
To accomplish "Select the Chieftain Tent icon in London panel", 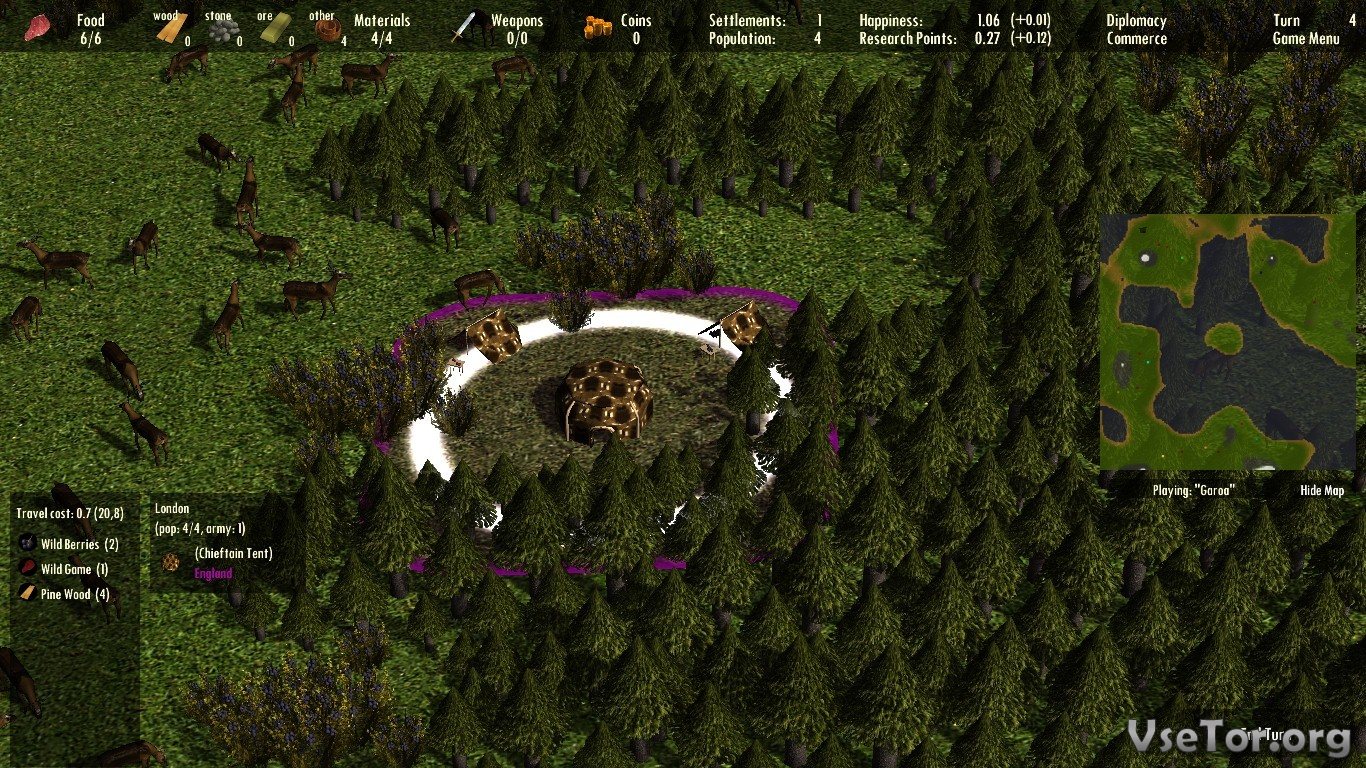I will 171,561.
